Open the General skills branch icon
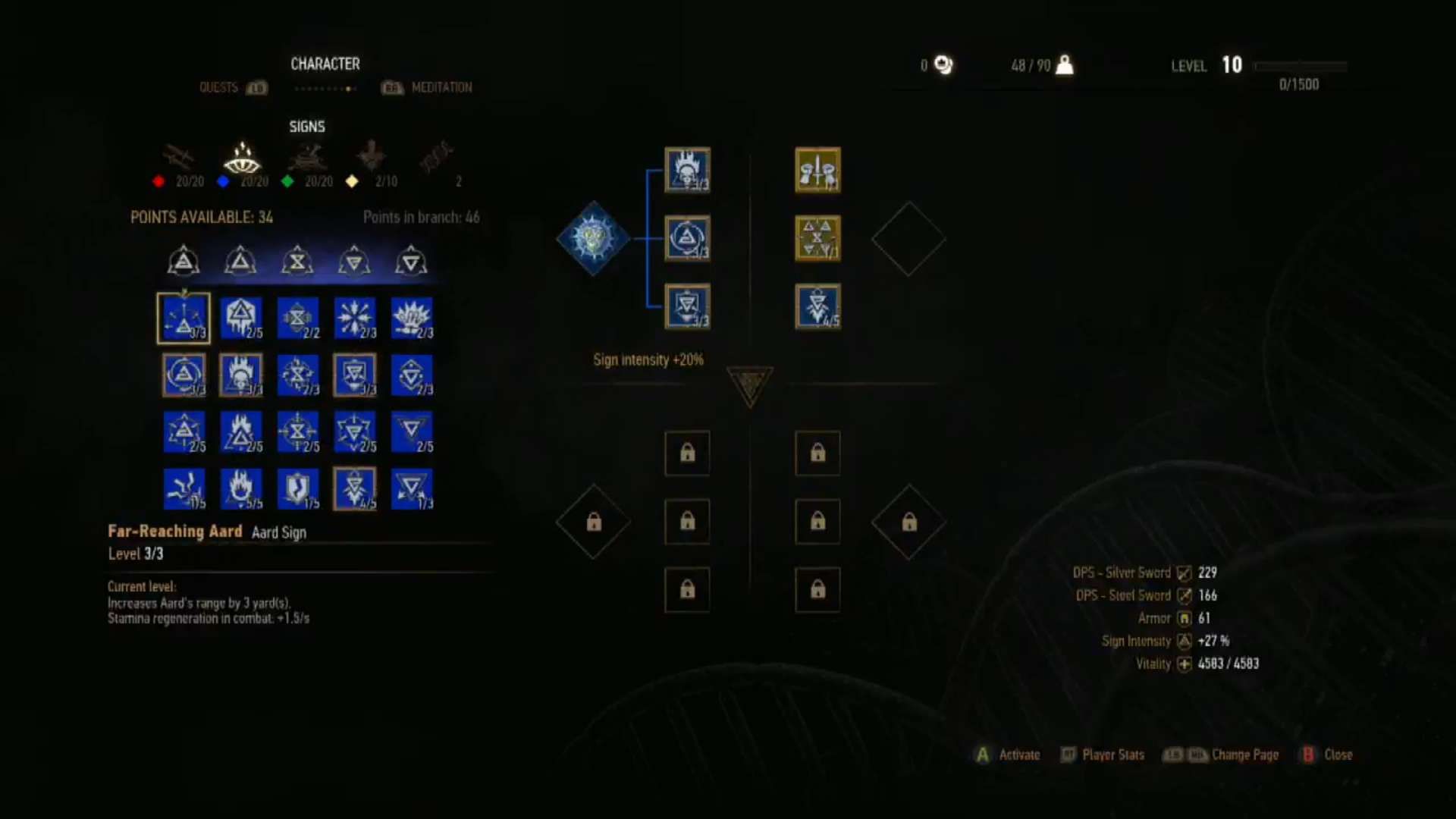This screenshot has width=1456, height=819. pyautogui.click(x=372, y=161)
